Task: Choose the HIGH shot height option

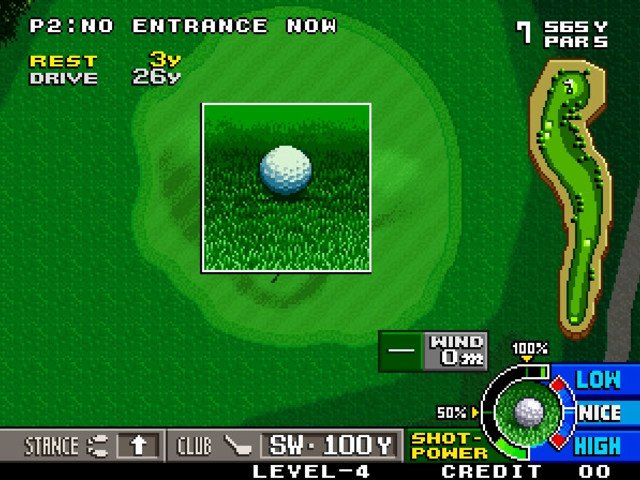Action: coord(598,445)
